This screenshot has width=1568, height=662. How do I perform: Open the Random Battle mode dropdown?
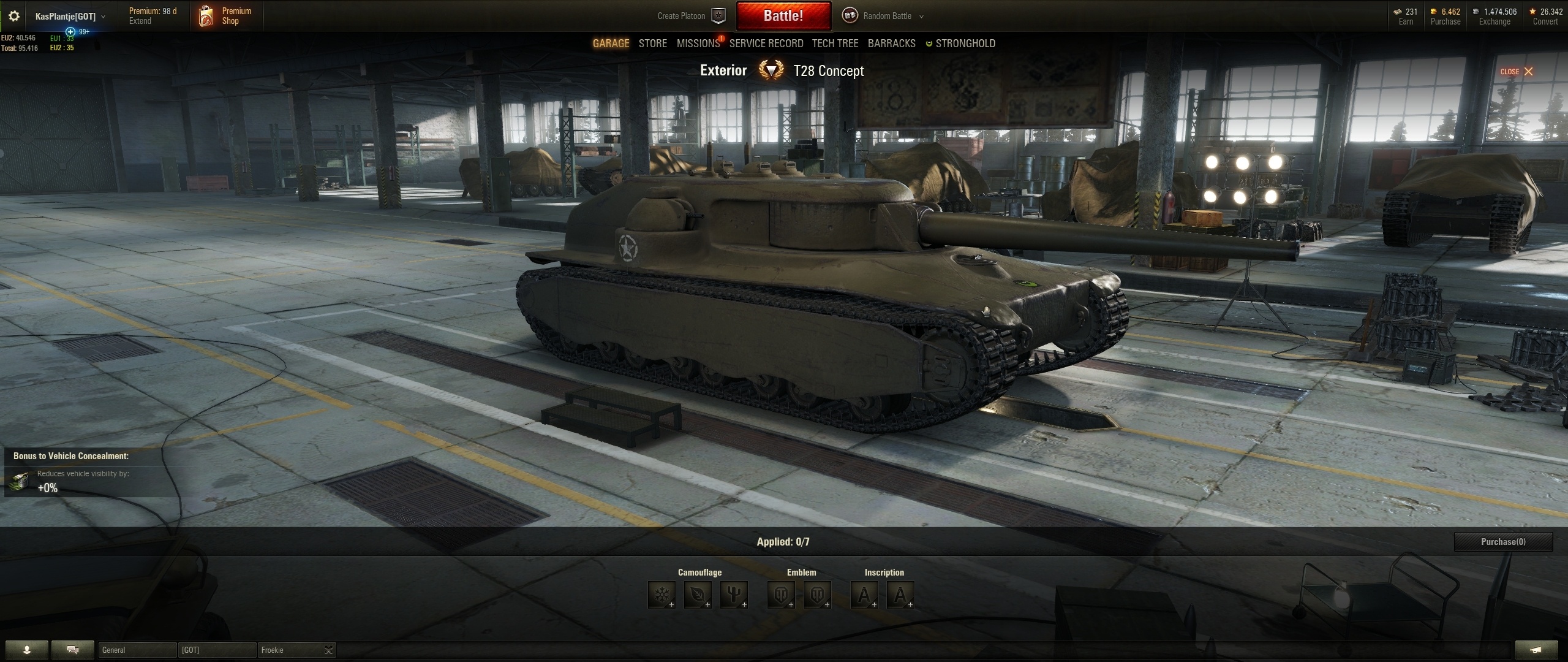pyautogui.click(x=887, y=16)
